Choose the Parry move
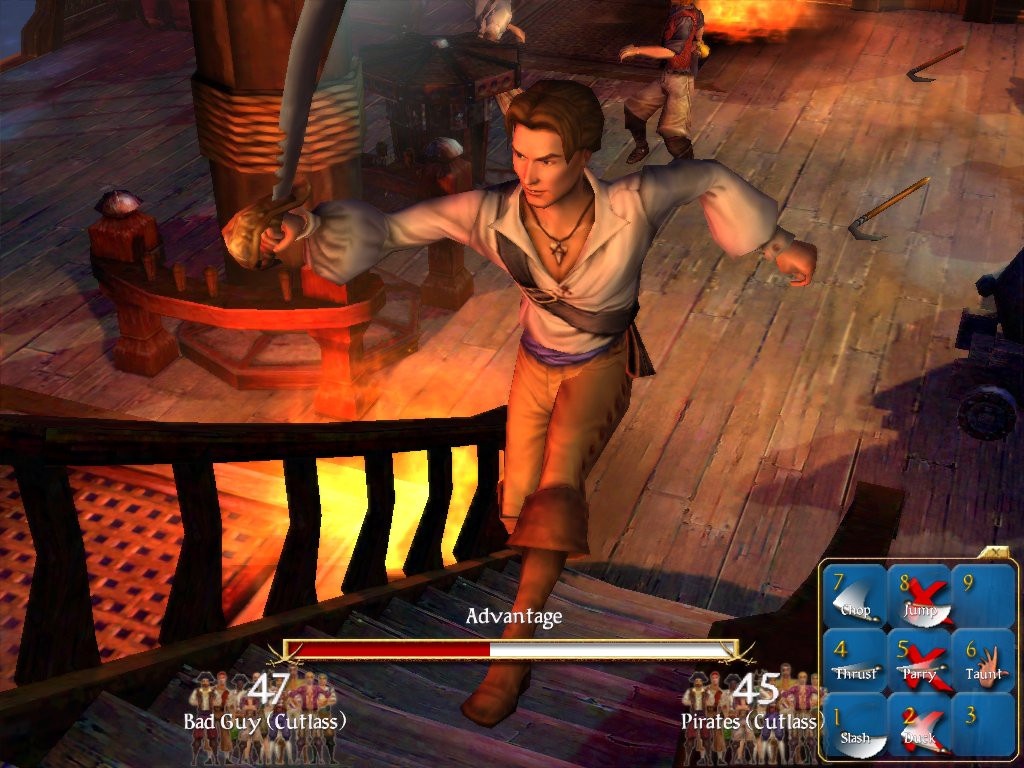The width and height of the screenshot is (1024, 768). [919, 662]
